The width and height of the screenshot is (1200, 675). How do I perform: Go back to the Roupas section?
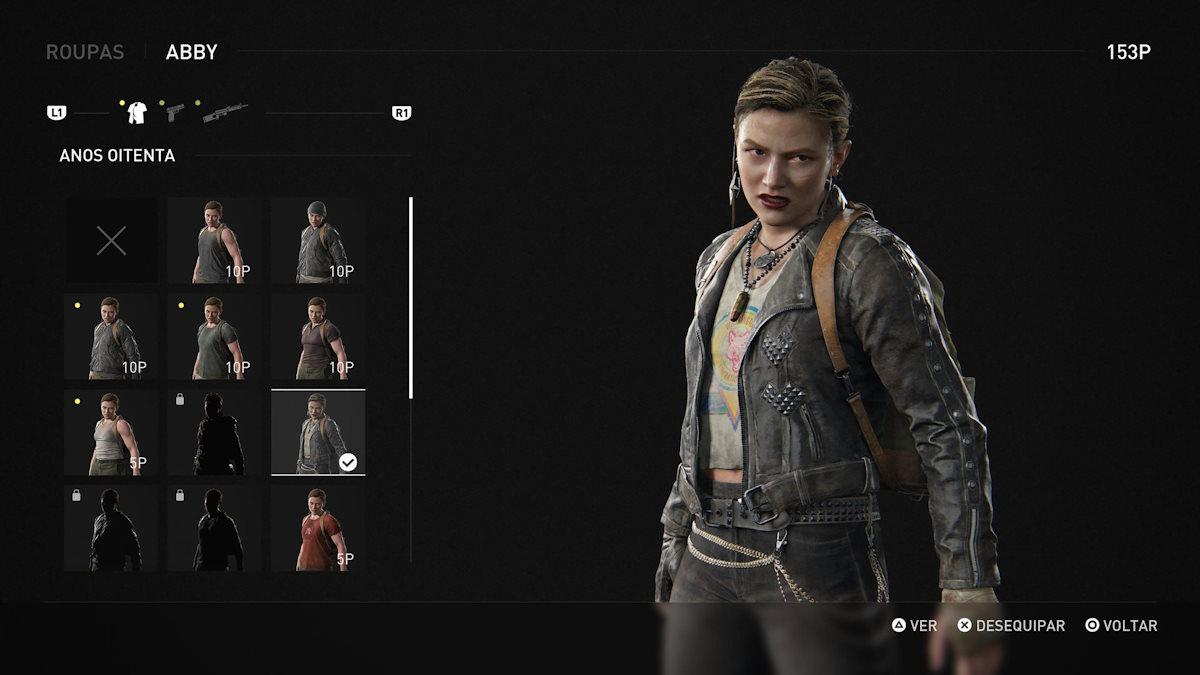pyautogui.click(x=85, y=52)
